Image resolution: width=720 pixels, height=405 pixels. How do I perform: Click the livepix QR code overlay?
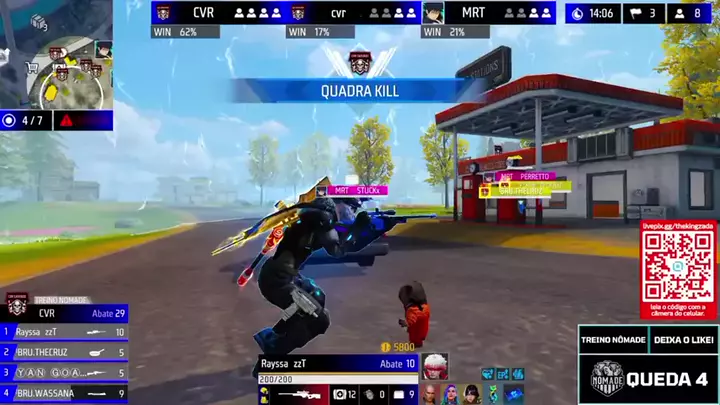679,269
